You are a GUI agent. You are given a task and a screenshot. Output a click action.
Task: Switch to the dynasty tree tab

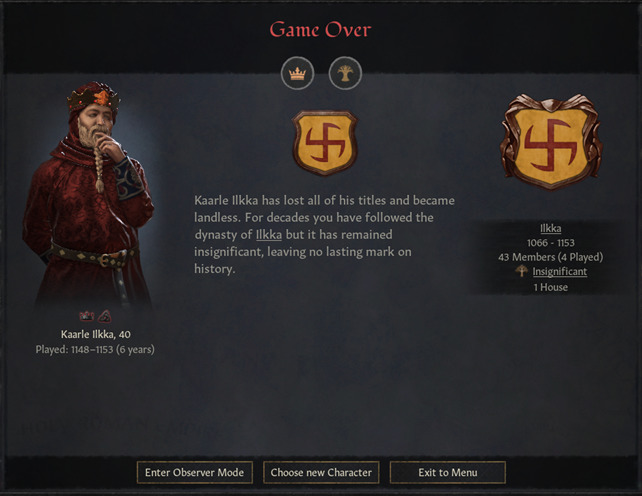point(345,73)
